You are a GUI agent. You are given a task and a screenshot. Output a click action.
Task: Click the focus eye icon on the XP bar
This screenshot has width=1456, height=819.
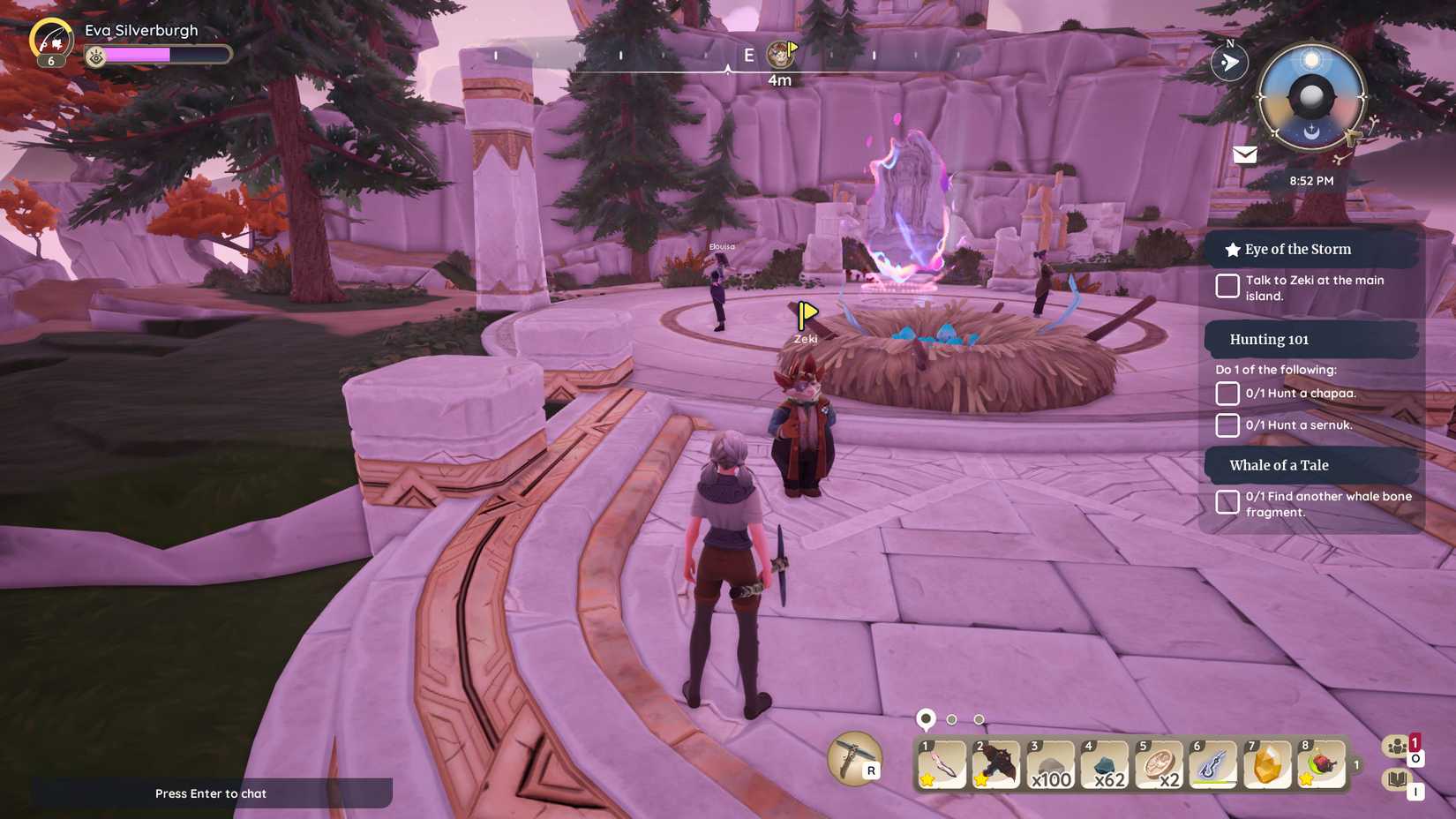[94, 55]
